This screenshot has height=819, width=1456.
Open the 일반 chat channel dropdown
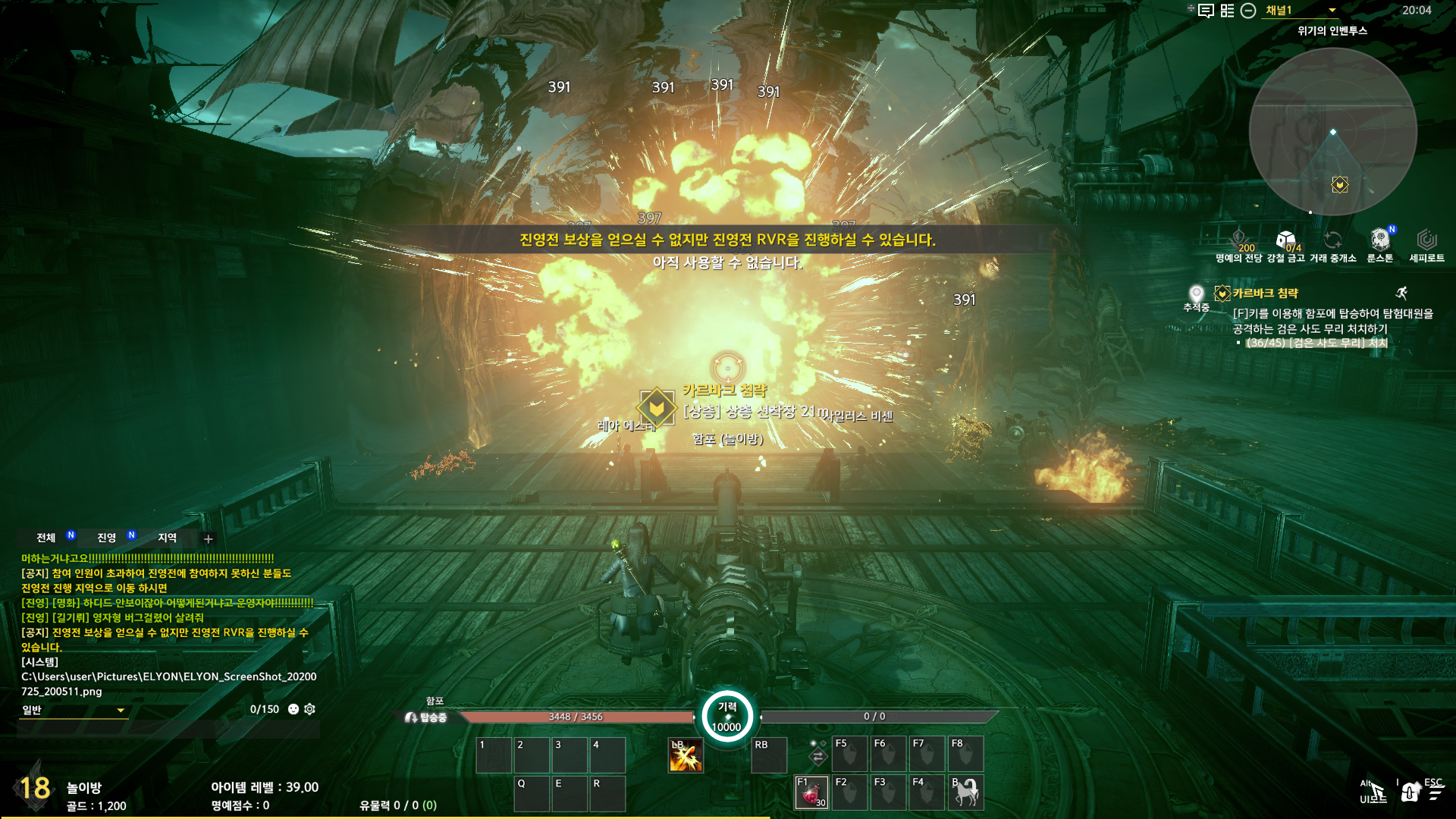pos(74,710)
